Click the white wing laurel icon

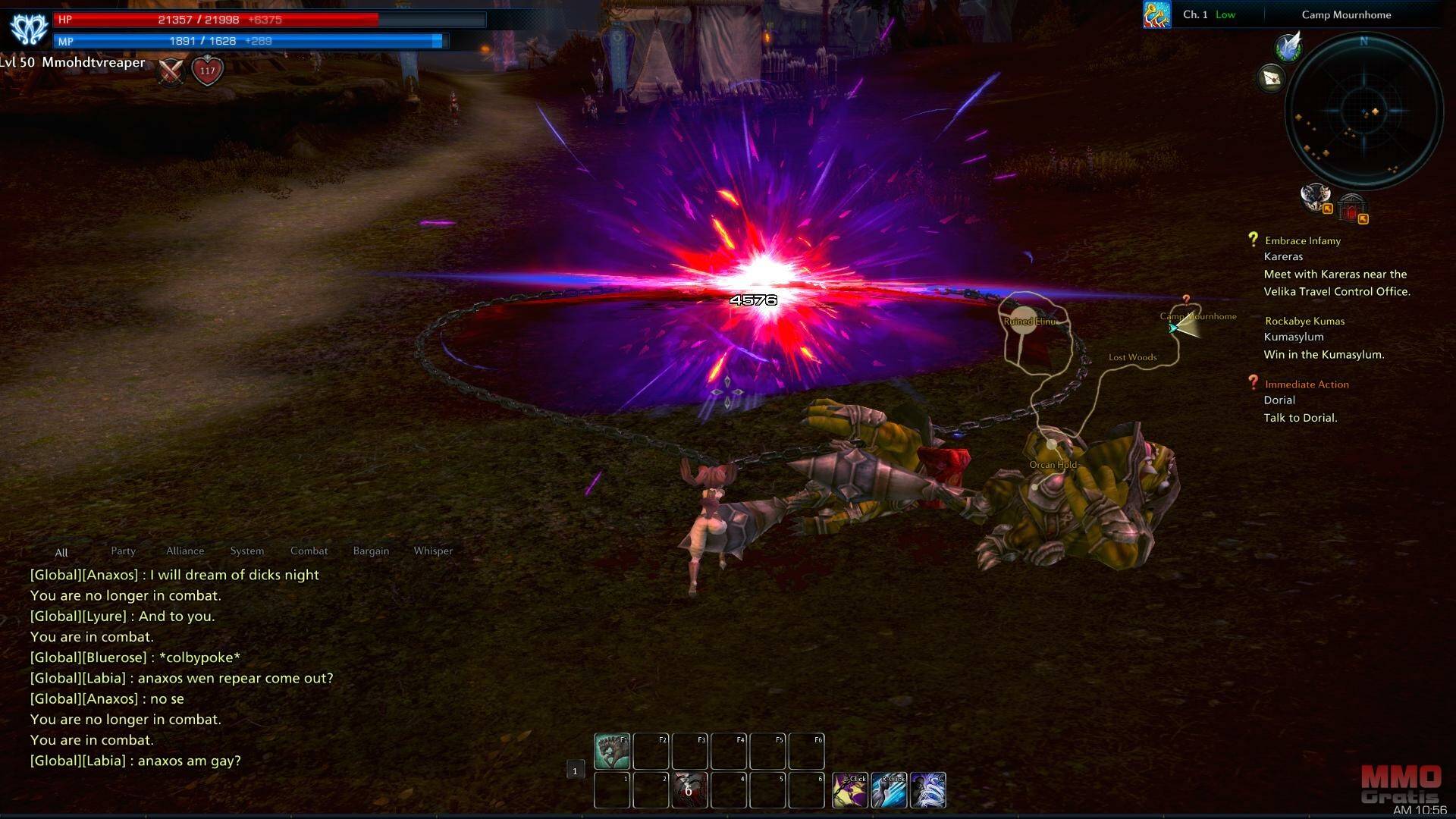tap(1288, 48)
